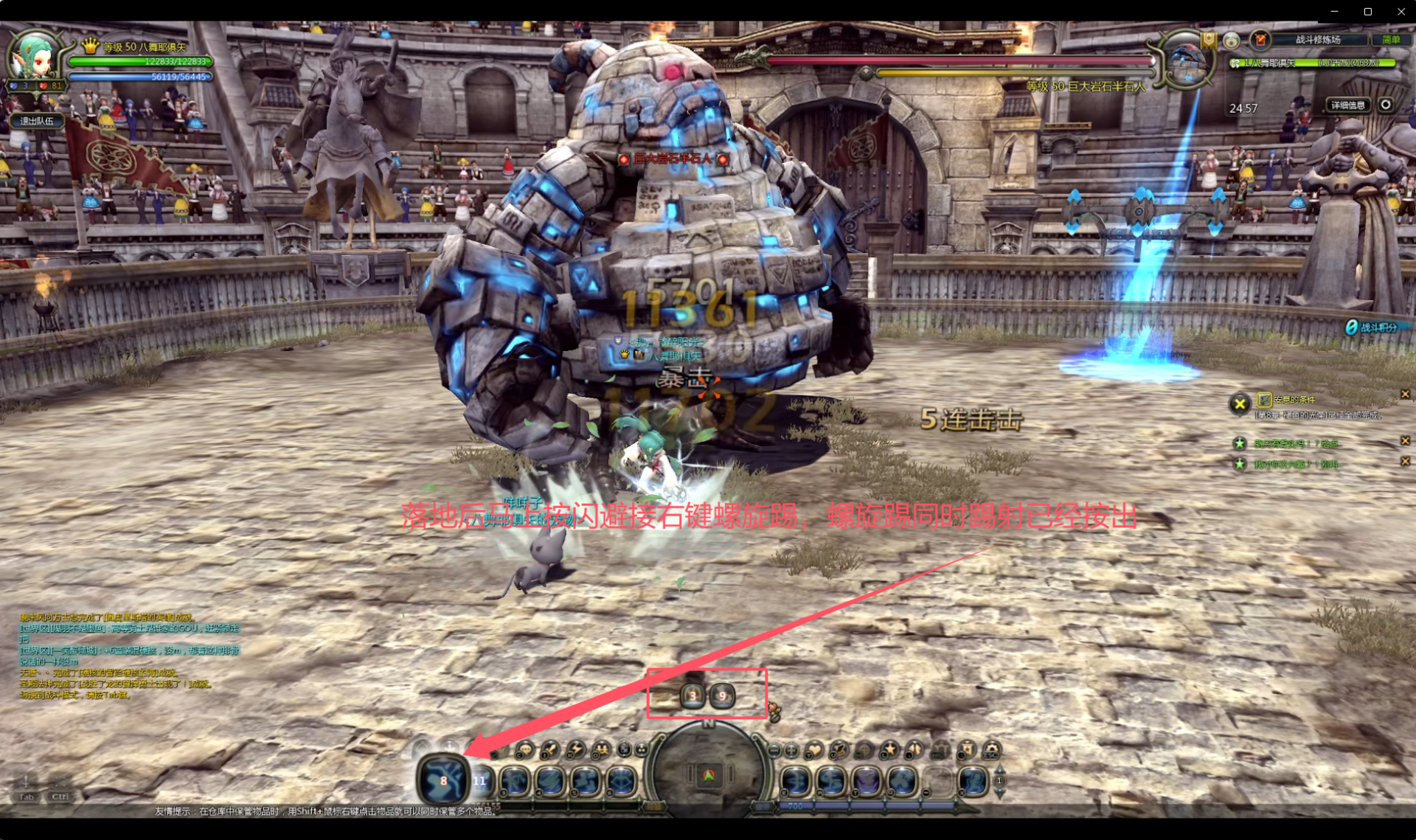Viewport: 1416px width, 840px height.
Task: Open the 详细信息 details button
Action: tap(1347, 105)
